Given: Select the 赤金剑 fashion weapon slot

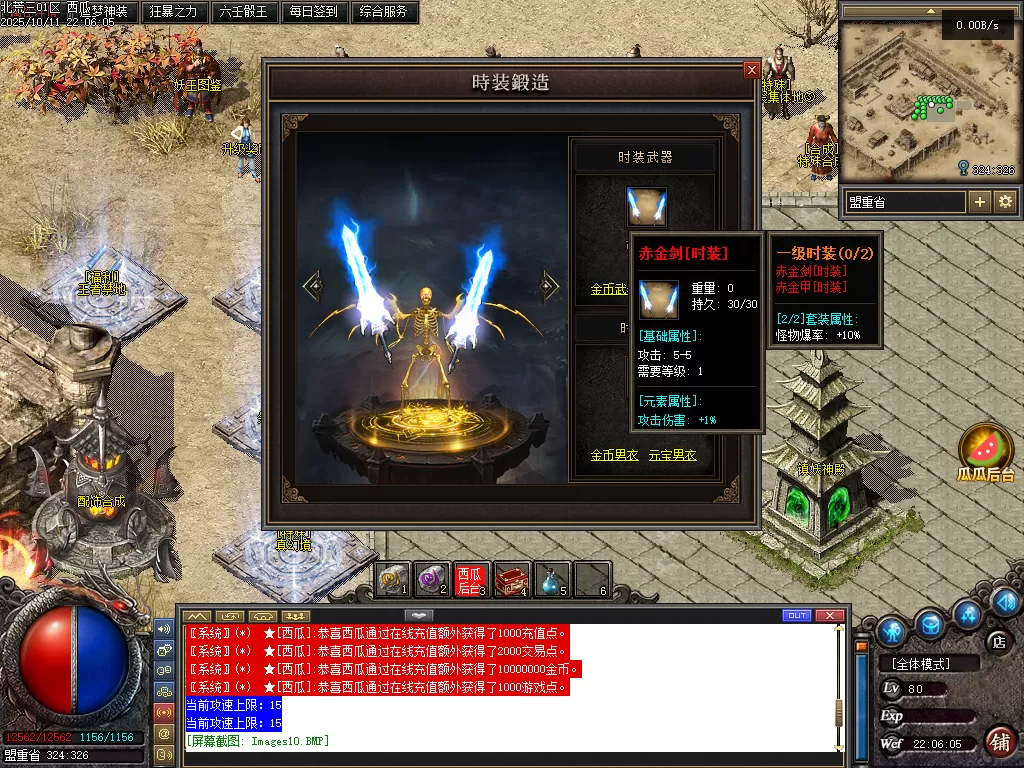Looking at the screenshot, I should click(646, 206).
